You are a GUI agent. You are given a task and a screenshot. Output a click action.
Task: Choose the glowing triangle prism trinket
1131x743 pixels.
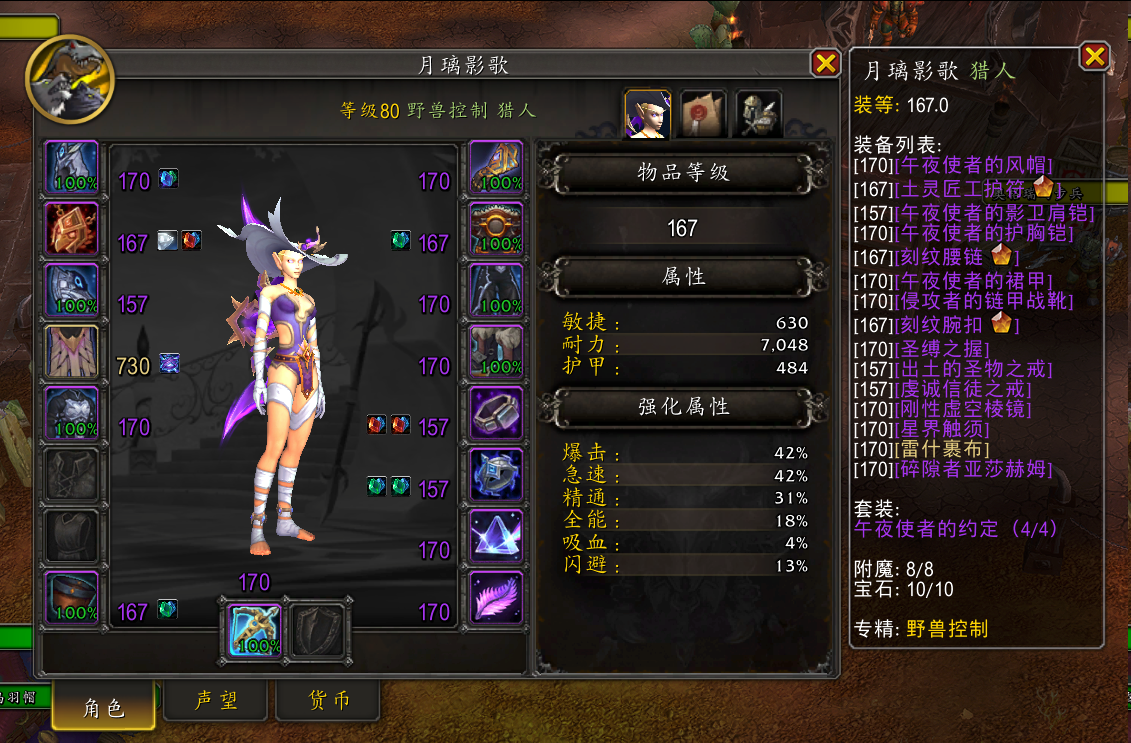[x=496, y=536]
